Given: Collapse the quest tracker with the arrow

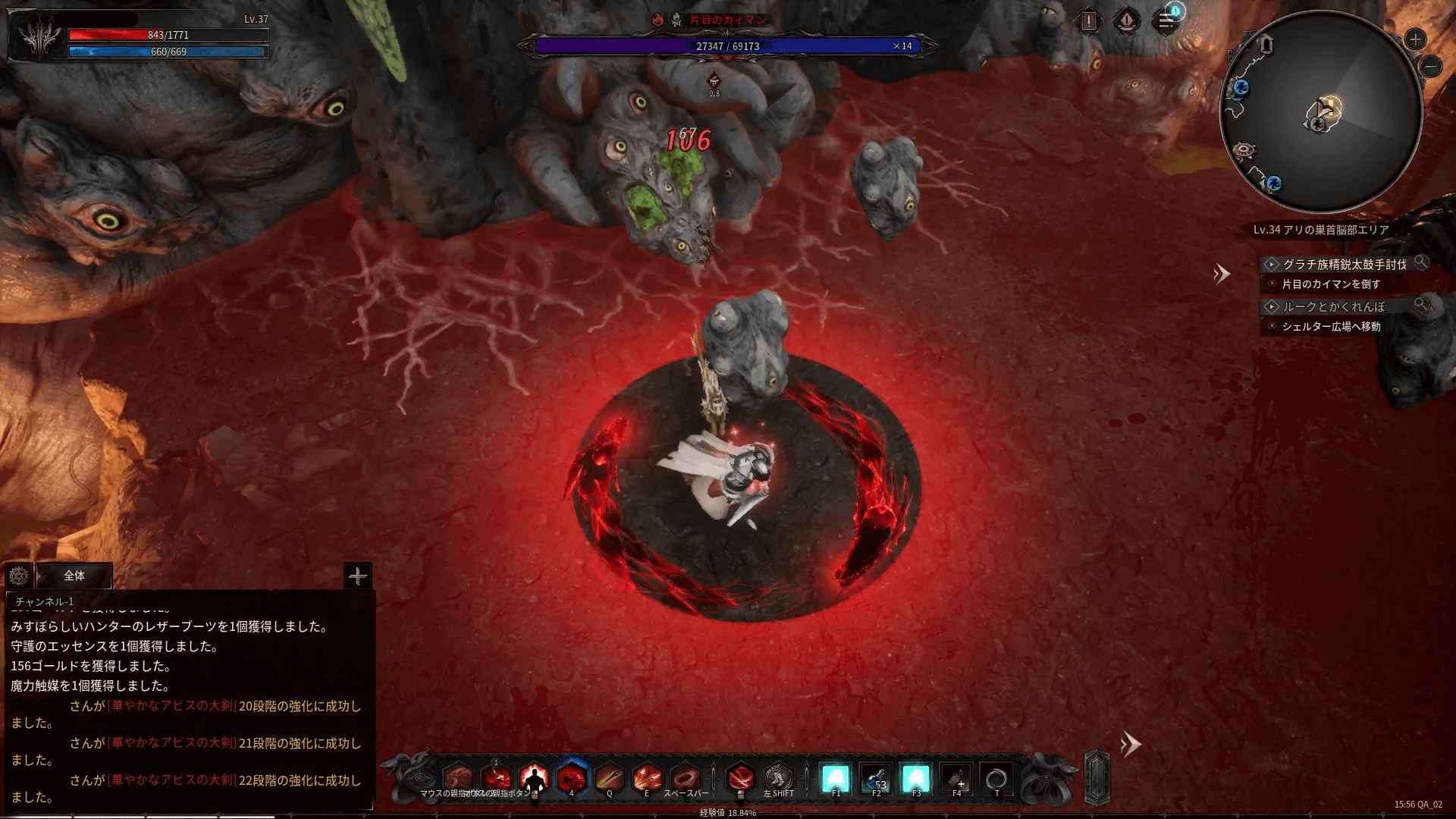Looking at the screenshot, I should tap(1221, 274).
